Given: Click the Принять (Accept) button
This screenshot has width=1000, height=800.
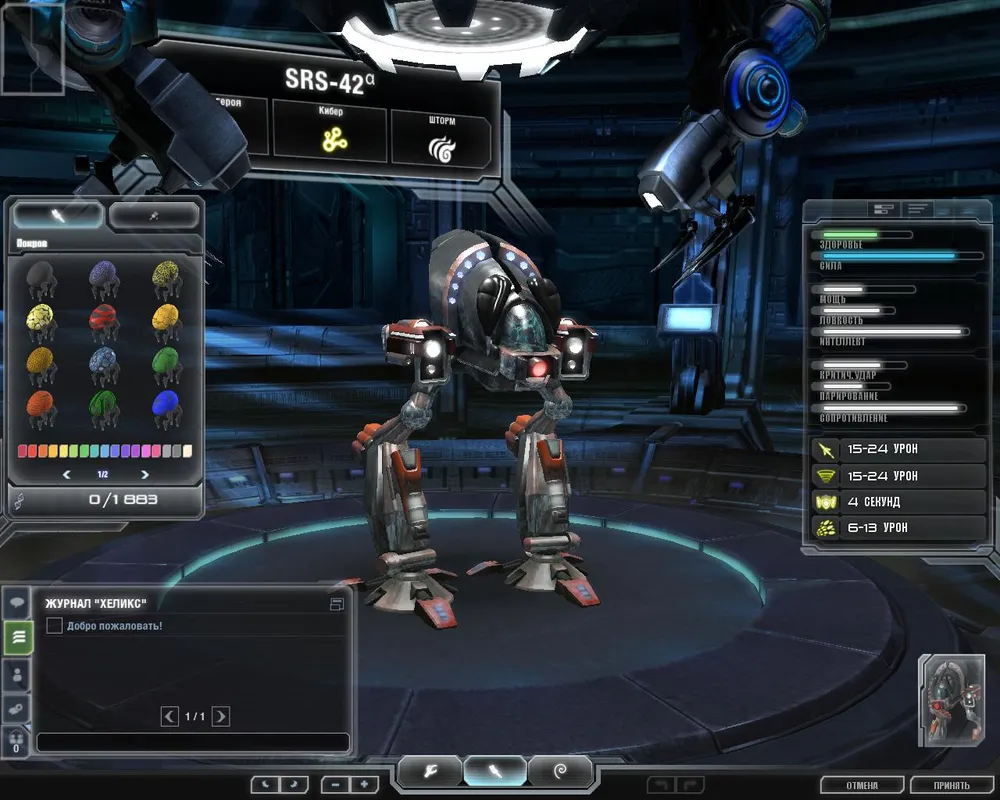Looking at the screenshot, I should [x=952, y=785].
